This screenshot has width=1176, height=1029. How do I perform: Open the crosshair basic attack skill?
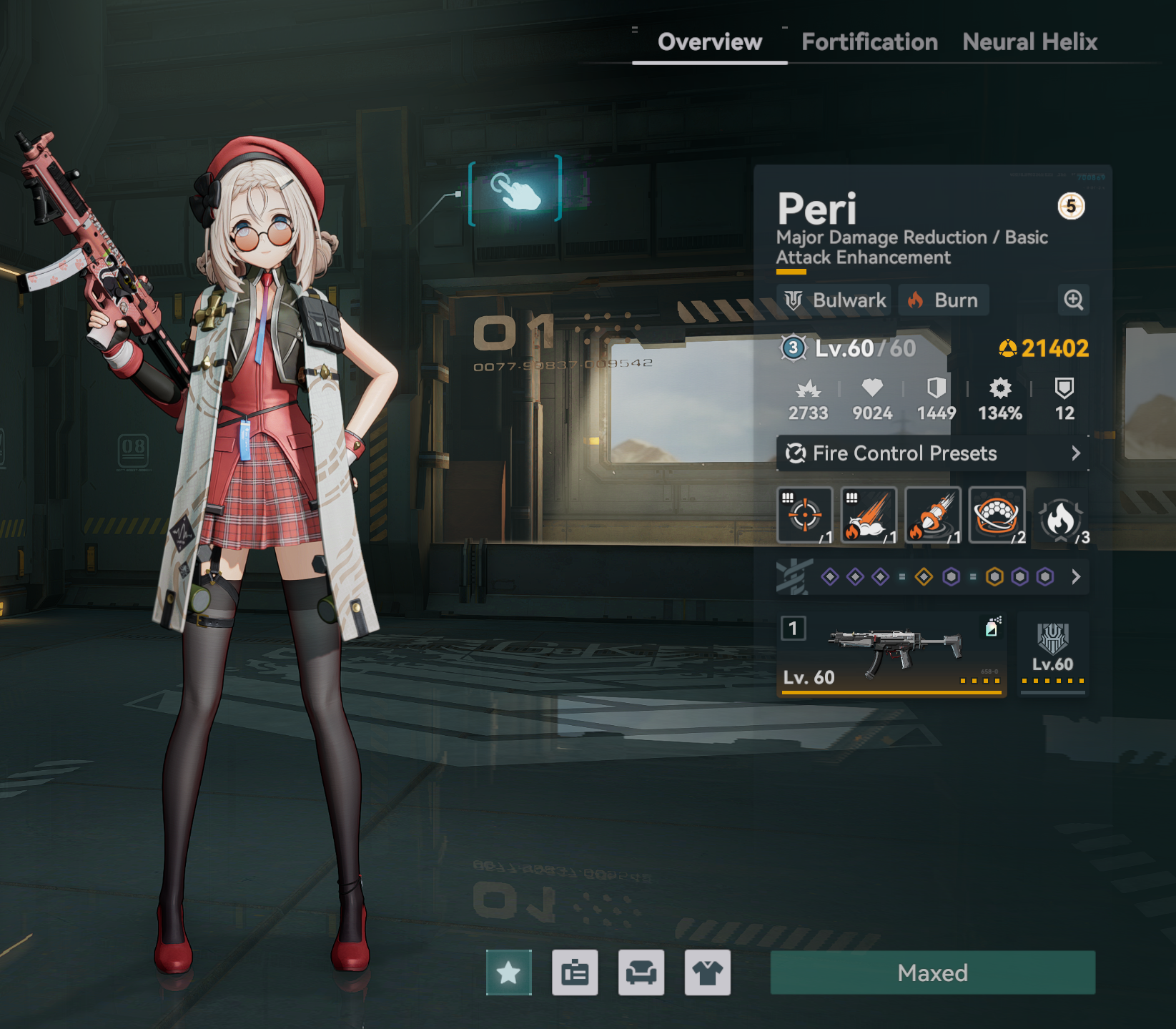[x=805, y=515]
